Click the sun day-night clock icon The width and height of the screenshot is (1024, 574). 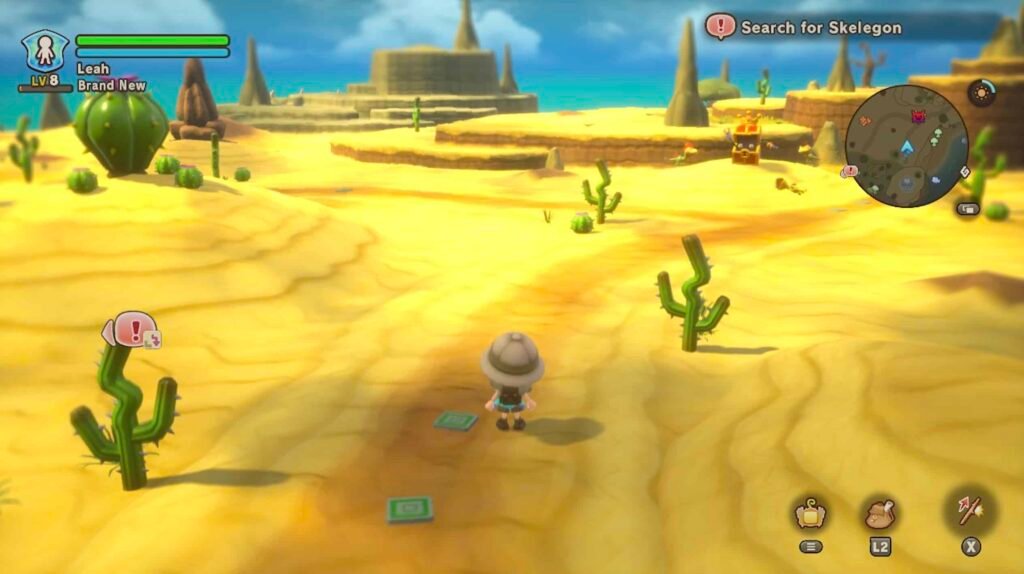[981, 93]
